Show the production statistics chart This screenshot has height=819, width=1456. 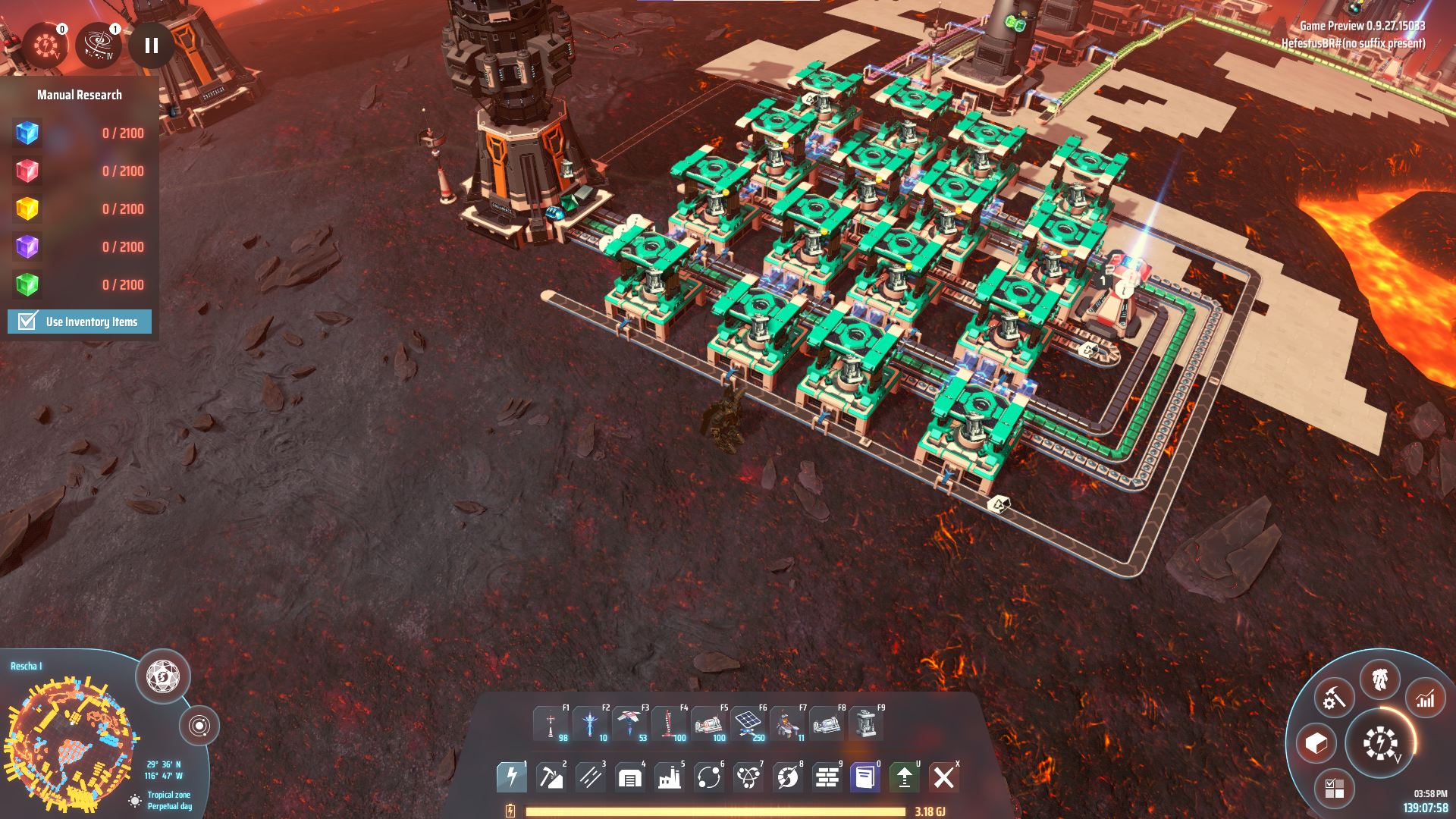(x=1426, y=698)
